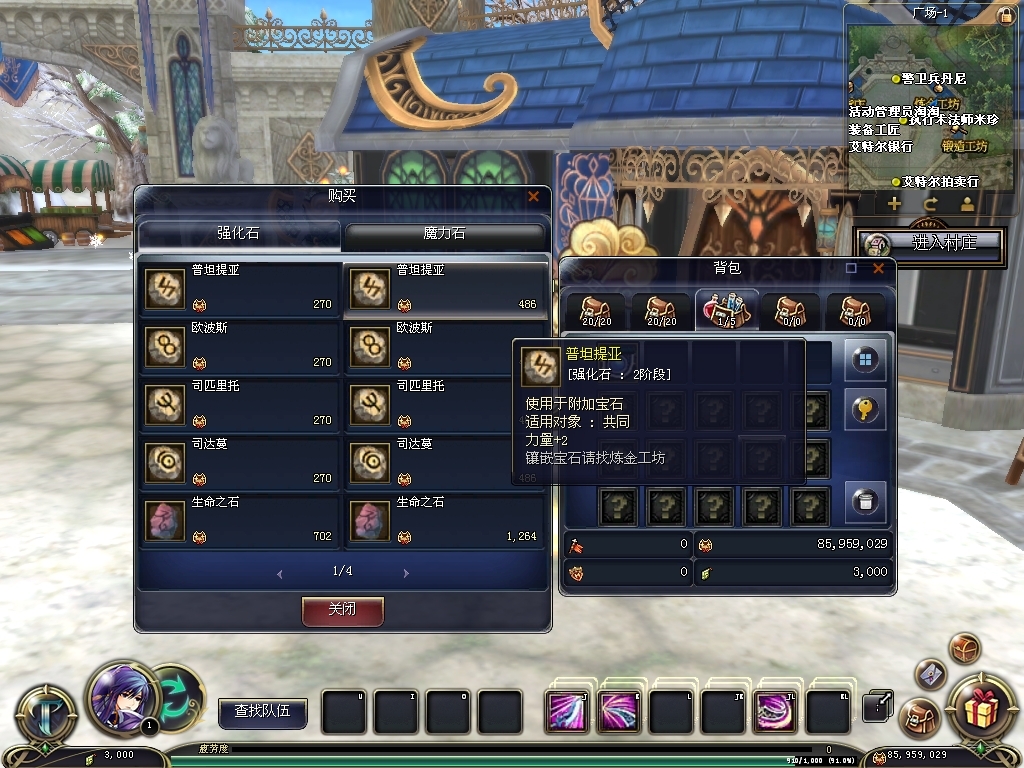Viewport: 1024px width, 768px height.
Task: Open the potion bag tab showing 1/5
Action: (x=727, y=310)
